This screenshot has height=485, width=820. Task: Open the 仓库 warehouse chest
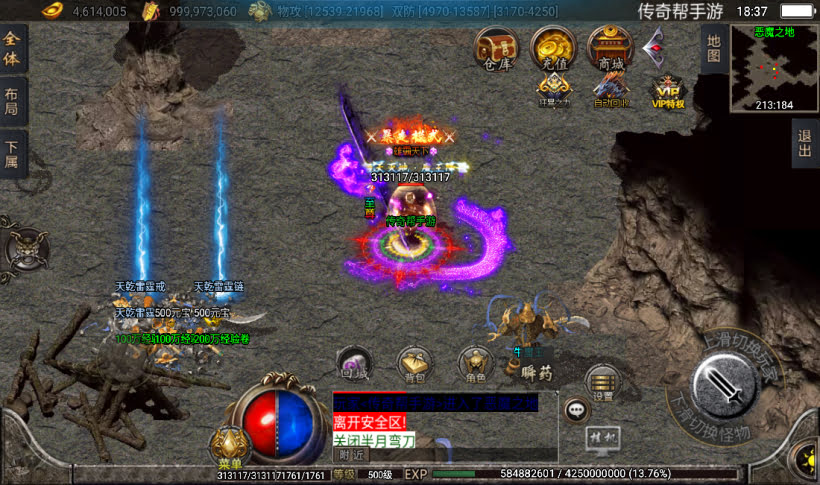496,47
